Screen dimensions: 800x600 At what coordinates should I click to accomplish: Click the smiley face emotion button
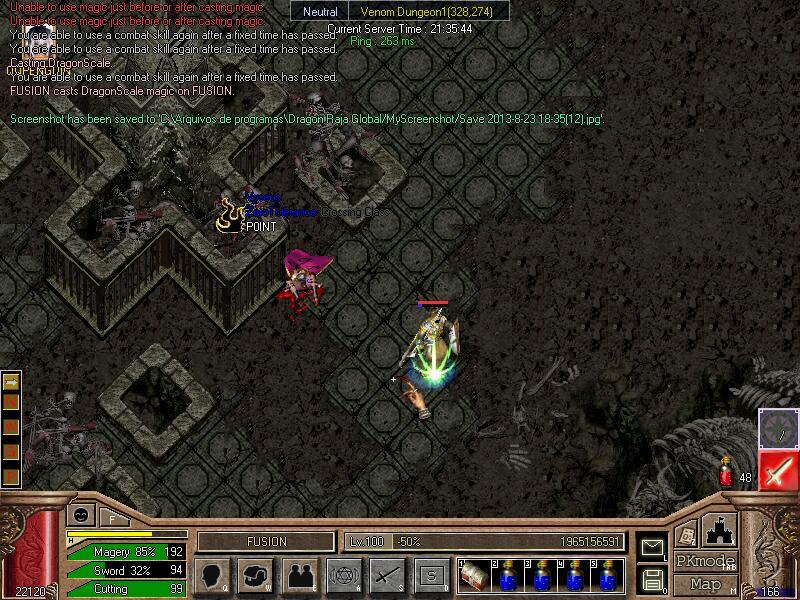(x=79, y=515)
